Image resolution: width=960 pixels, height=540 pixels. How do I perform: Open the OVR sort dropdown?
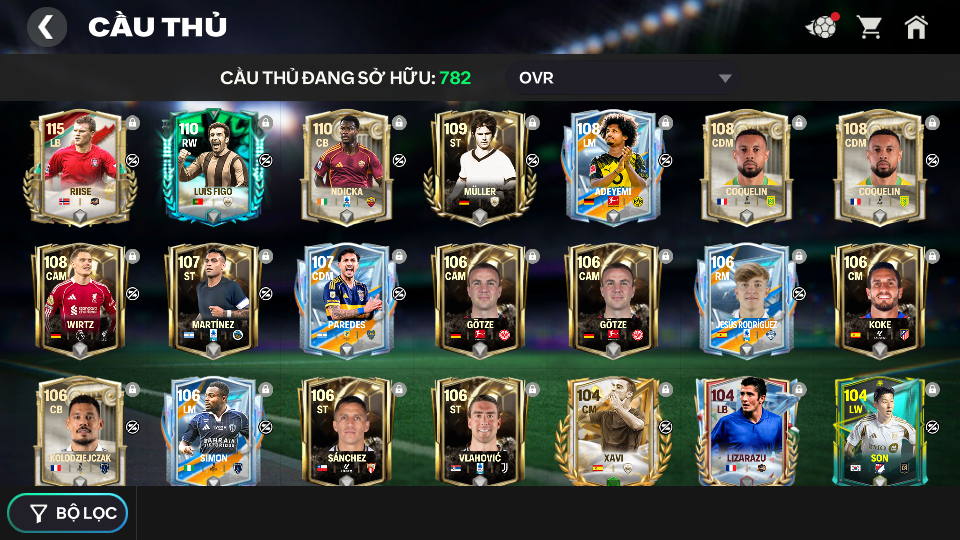[x=627, y=78]
